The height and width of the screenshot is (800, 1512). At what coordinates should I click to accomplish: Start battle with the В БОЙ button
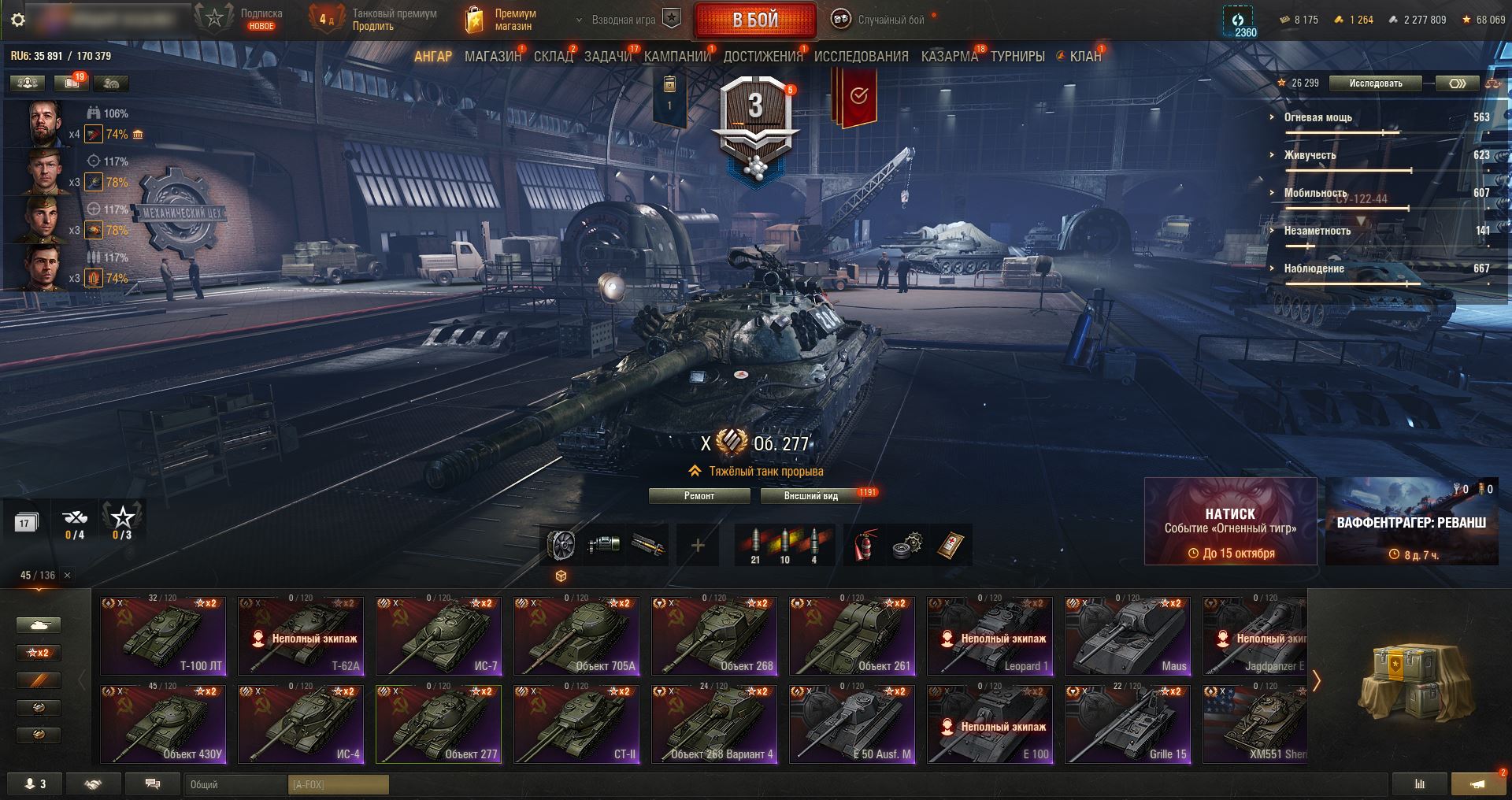coord(754,20)
